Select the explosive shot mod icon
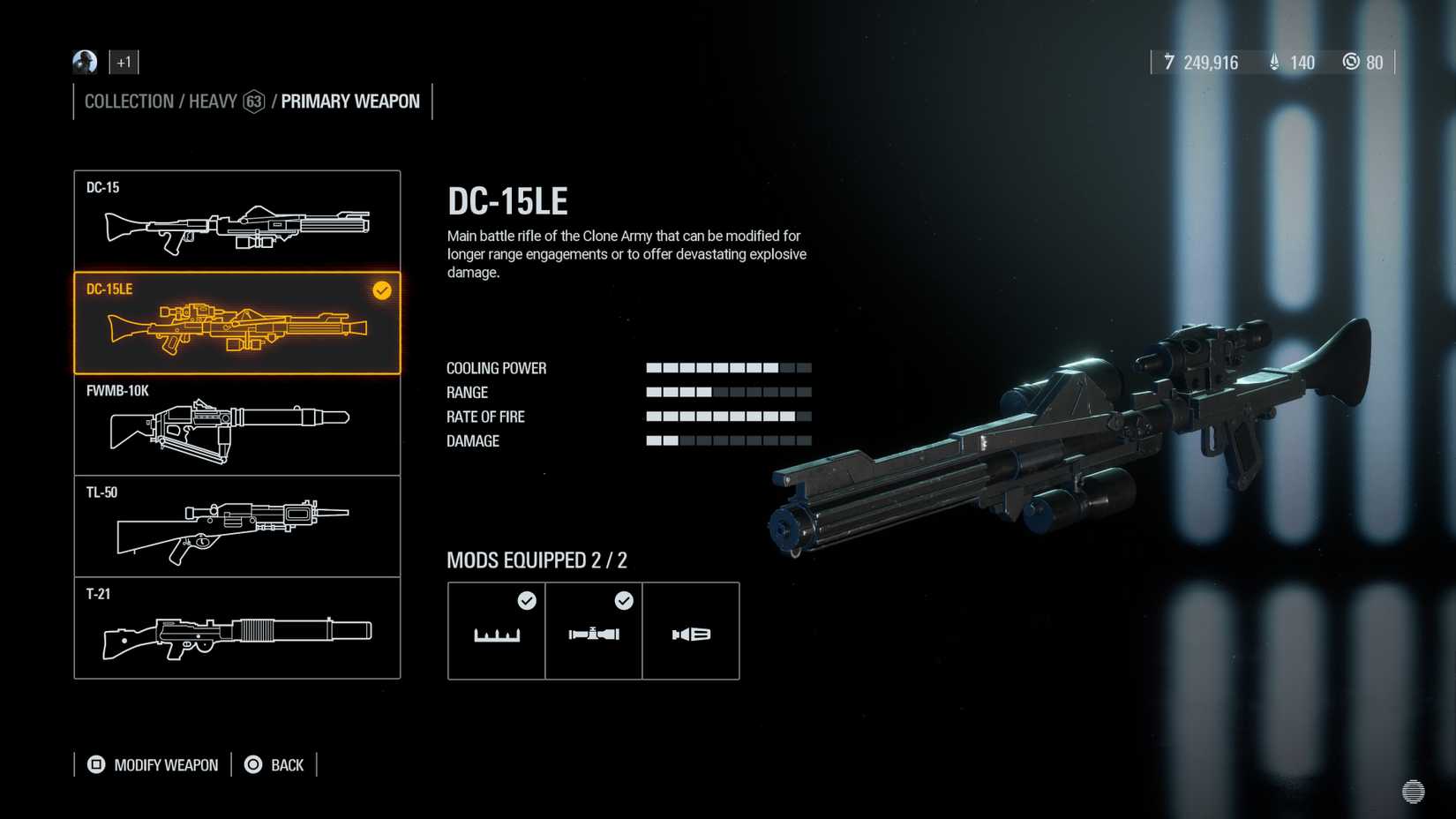This screenshot has height=819, width=1456. [691, 631]
